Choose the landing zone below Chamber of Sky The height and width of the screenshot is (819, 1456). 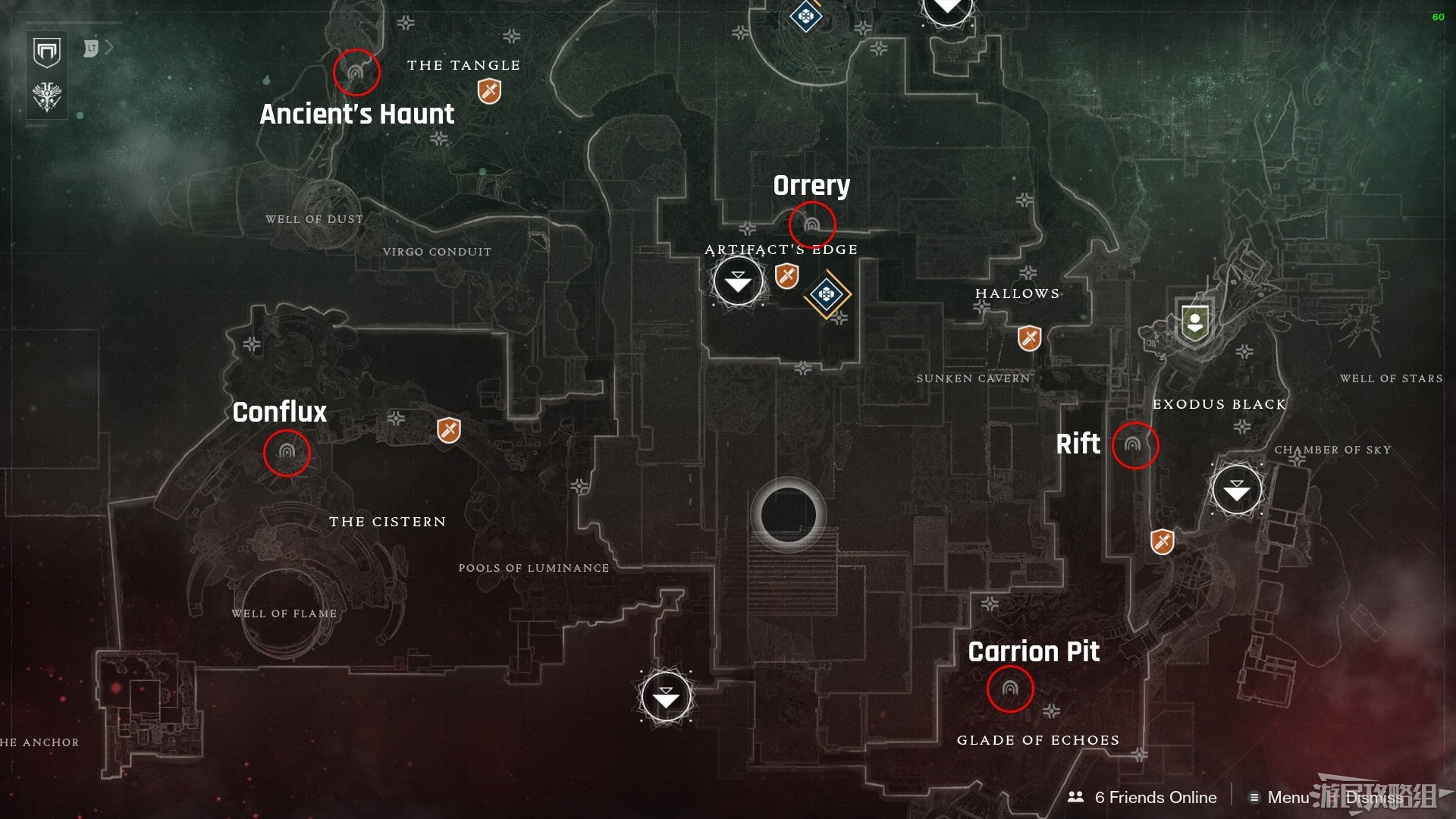(1237, 490)
